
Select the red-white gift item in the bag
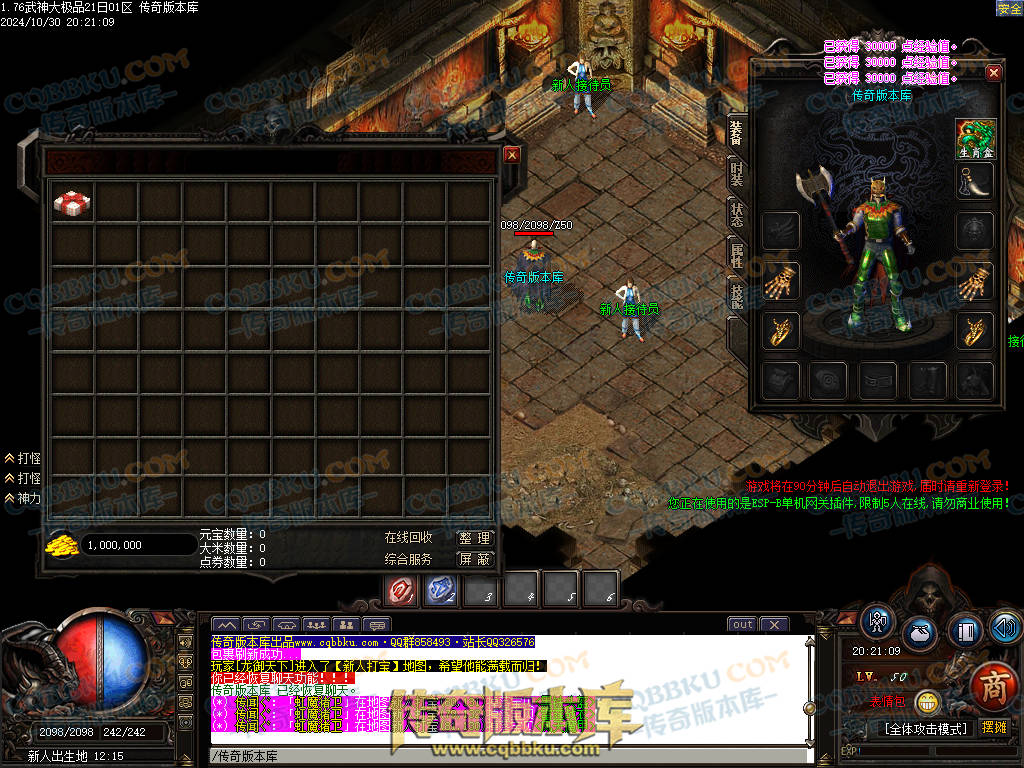click(73, 203)
